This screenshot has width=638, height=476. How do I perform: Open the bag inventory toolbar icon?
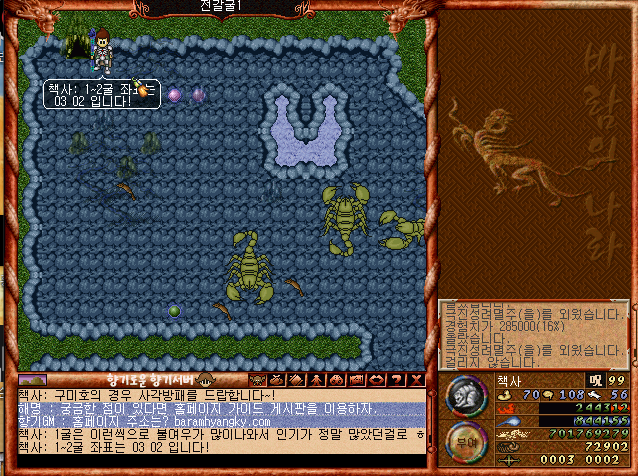click(x=276, y=380)
